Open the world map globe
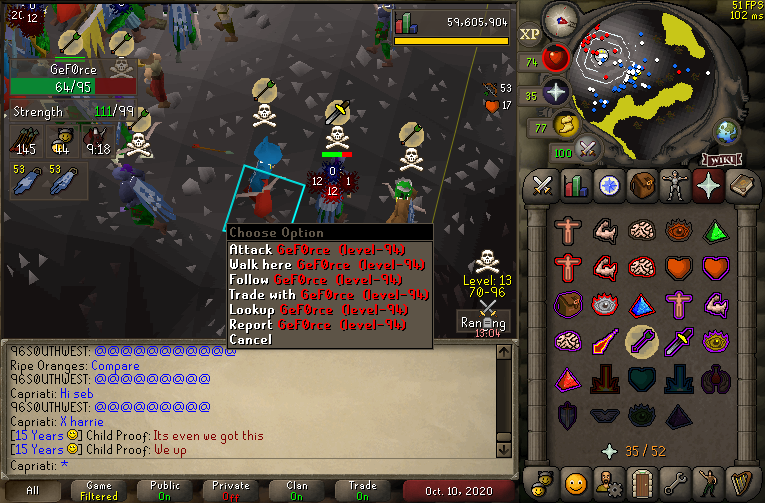Screen dimensions: 765x503 point(727,131)
